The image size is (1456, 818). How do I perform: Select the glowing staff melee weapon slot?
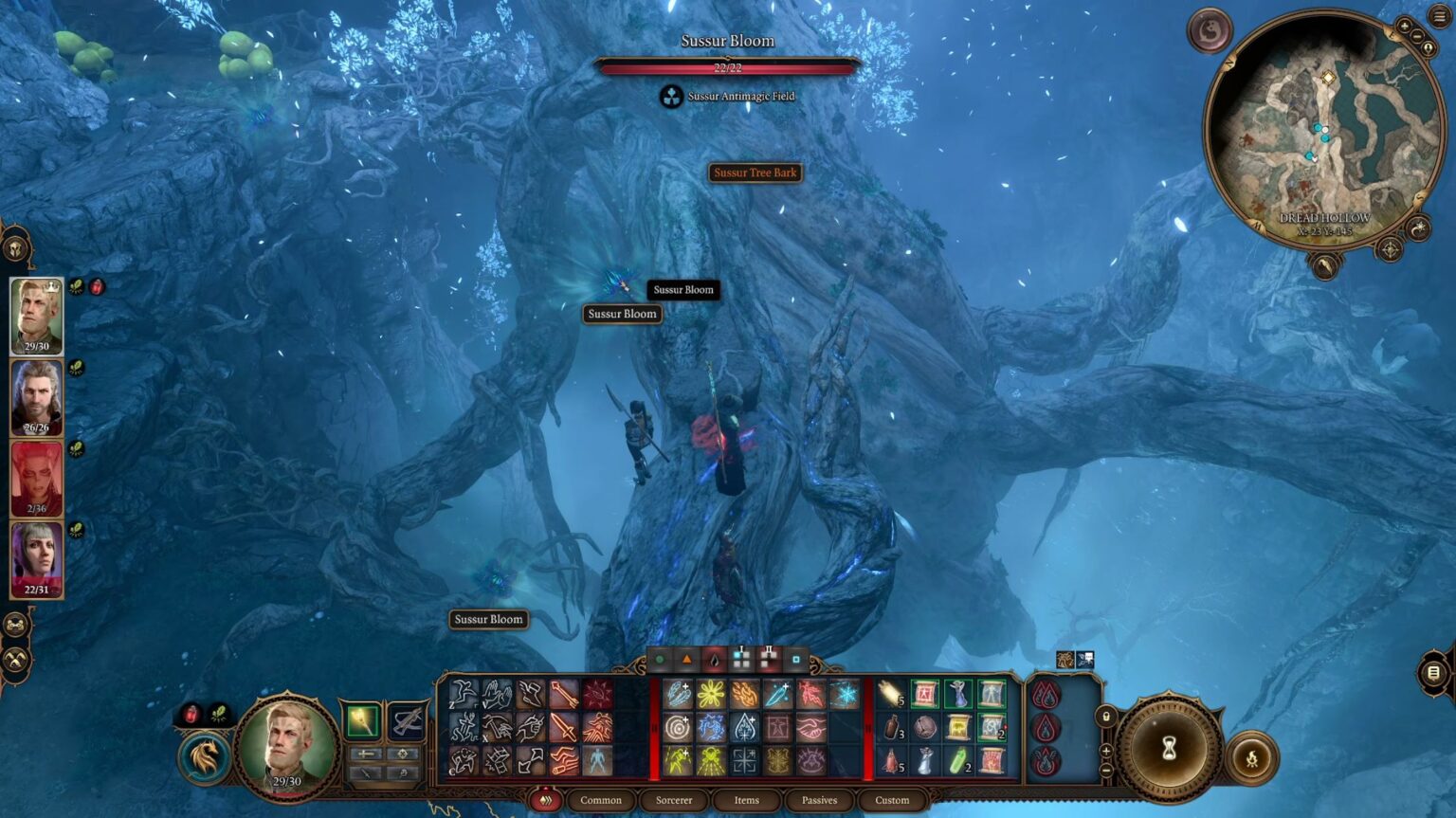pyautogui.click(x=362, y=721)
